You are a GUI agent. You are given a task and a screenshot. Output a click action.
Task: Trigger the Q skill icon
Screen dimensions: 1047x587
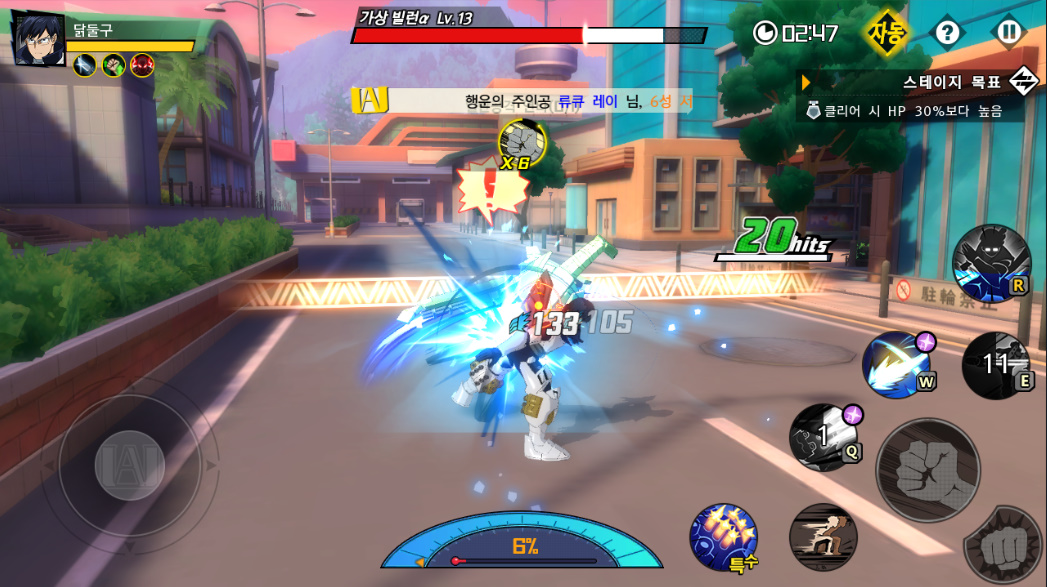click(x=823, y=436)
